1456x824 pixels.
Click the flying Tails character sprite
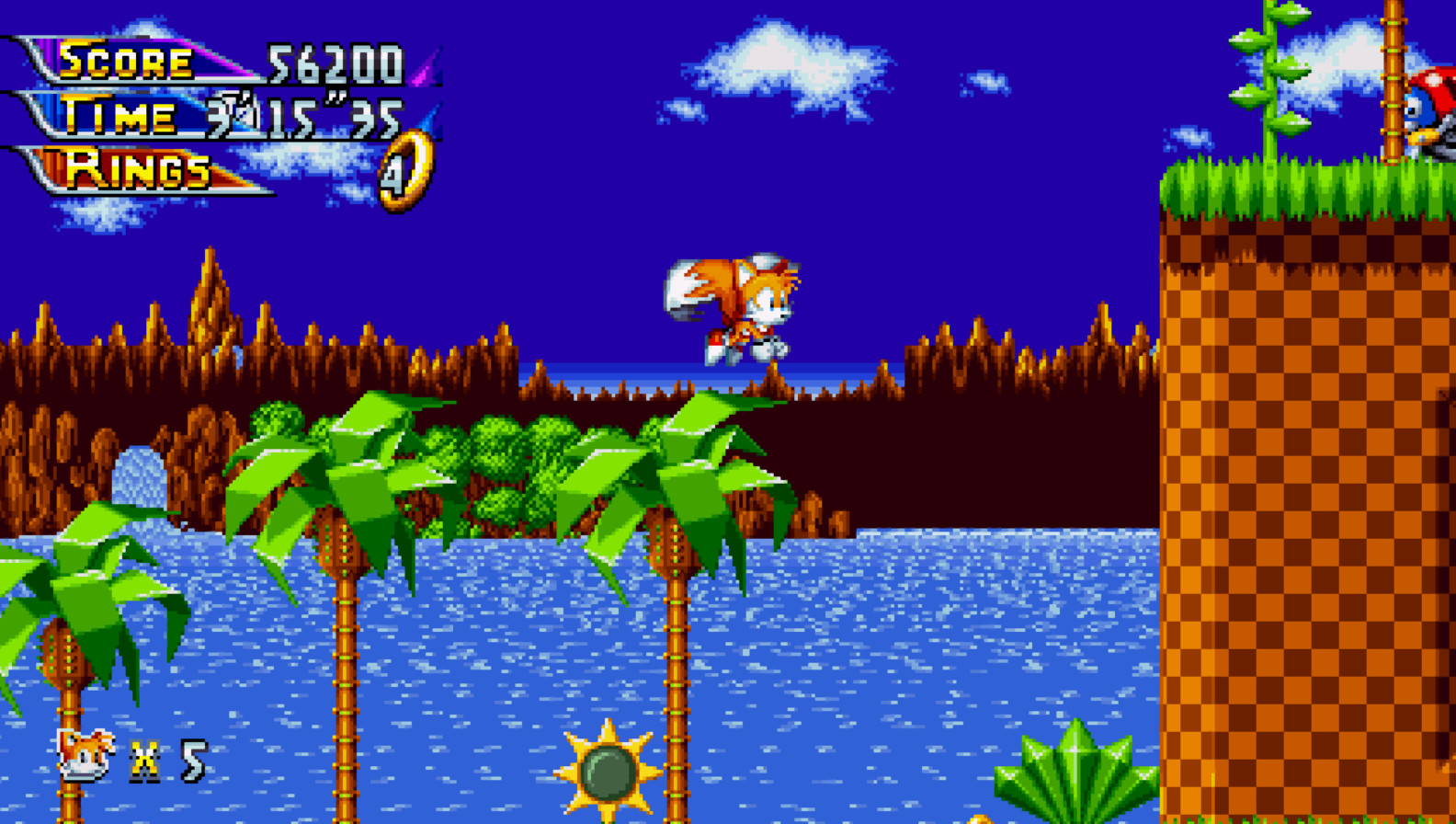click(735, 303)
